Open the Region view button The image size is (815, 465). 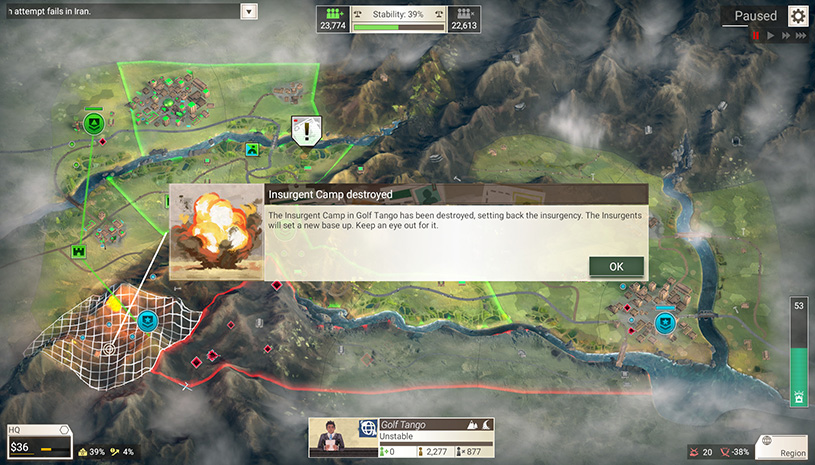pyautogui.click(x=781, y=446)
